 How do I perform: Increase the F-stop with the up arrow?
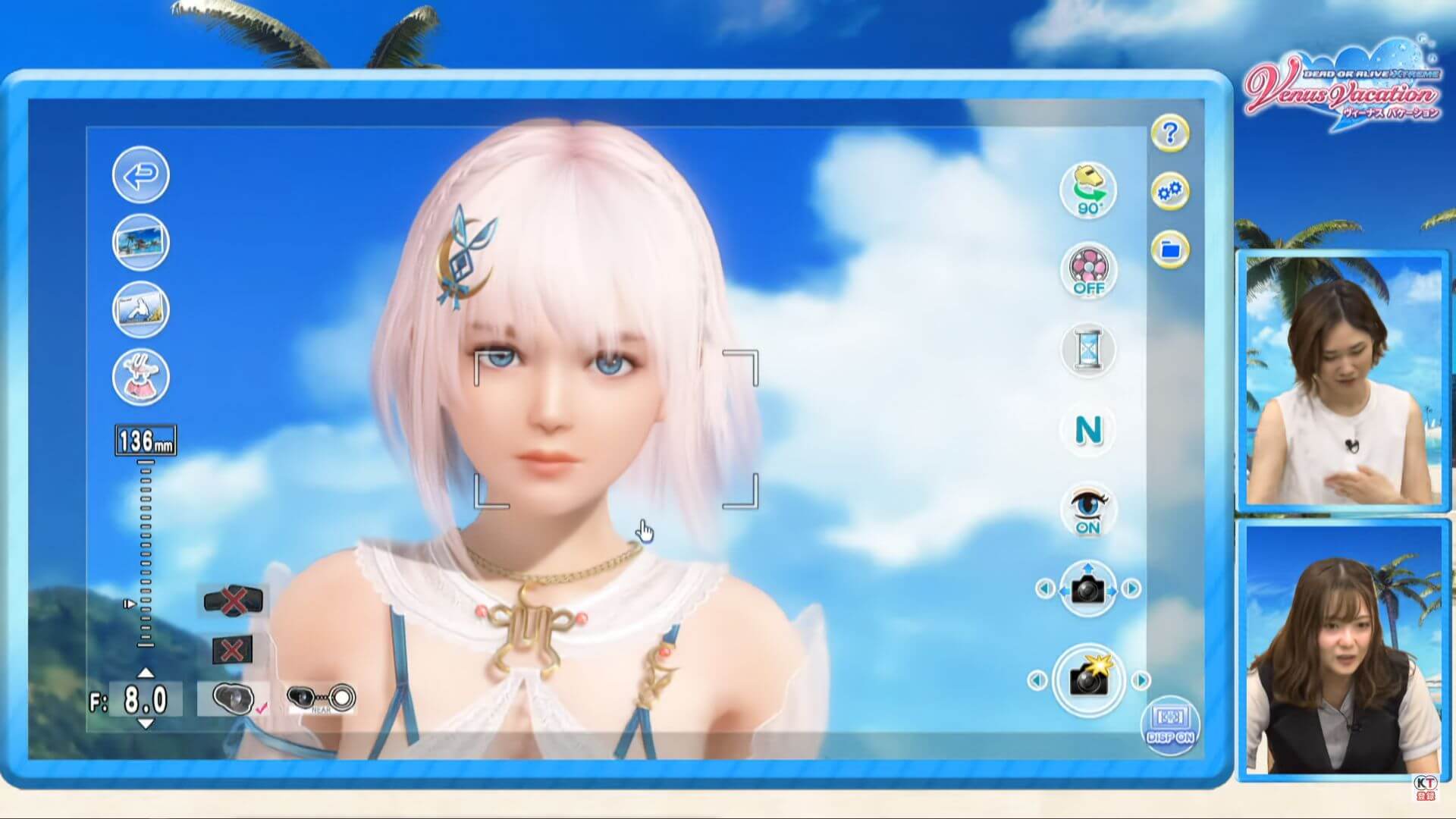tap(146, 673)
